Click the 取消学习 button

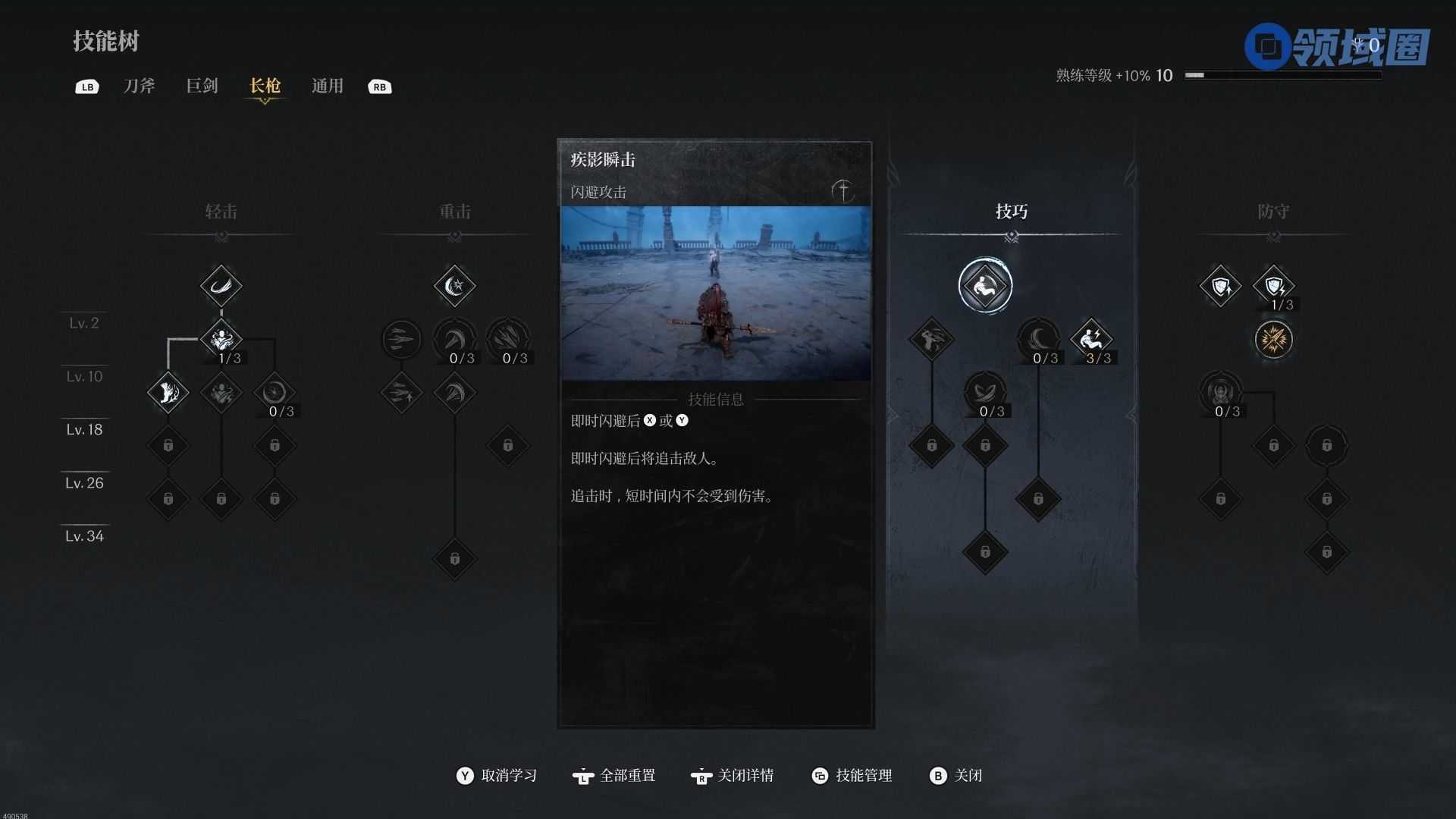click(x=497, y=775)
